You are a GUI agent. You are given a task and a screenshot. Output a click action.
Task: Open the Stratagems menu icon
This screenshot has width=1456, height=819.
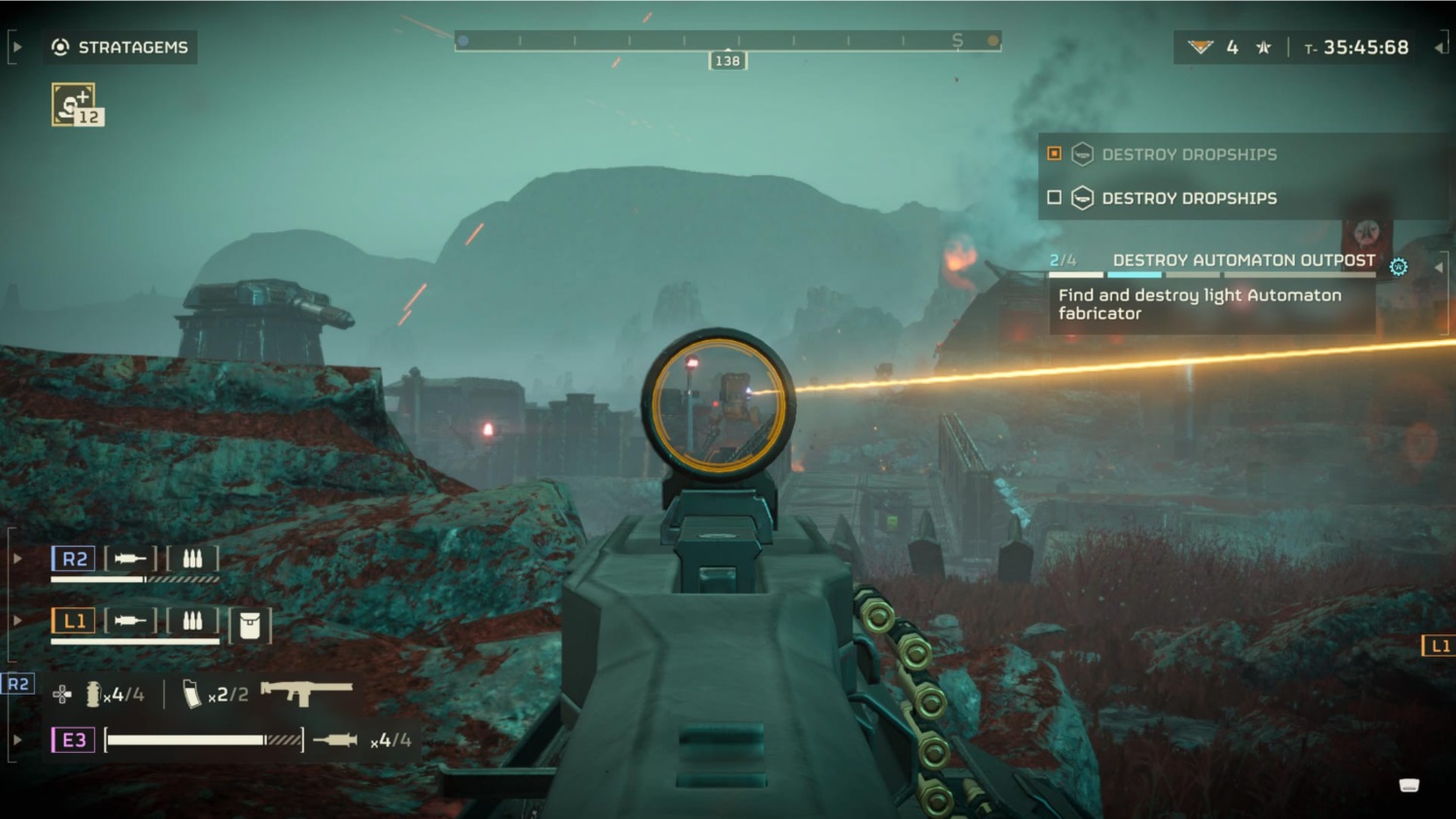click(61, 47)
